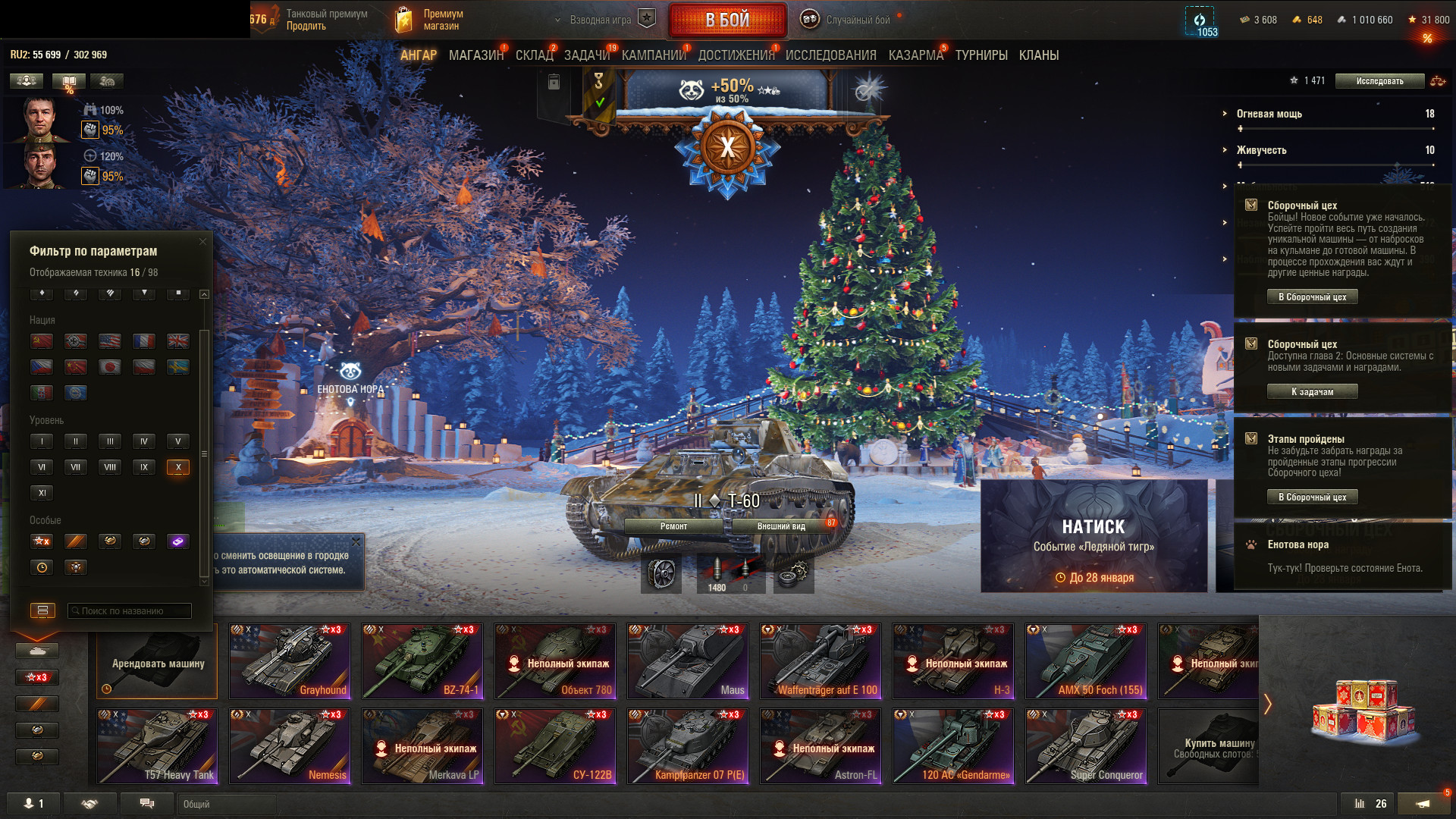Open the НАТИСК Ледяной тигр event banner
Image resolution: width=1456 pixels, height=819 pixels.
1094,535
